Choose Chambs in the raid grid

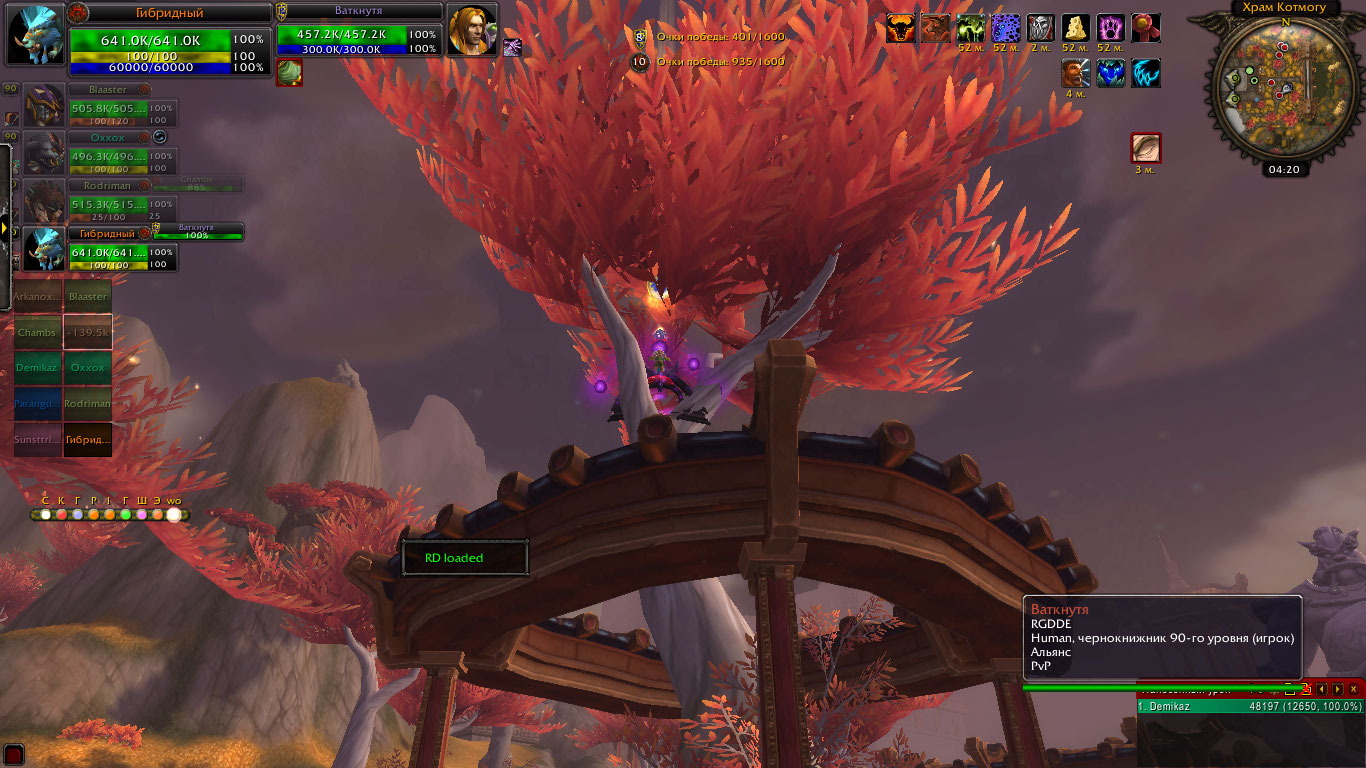coord(37,332)
